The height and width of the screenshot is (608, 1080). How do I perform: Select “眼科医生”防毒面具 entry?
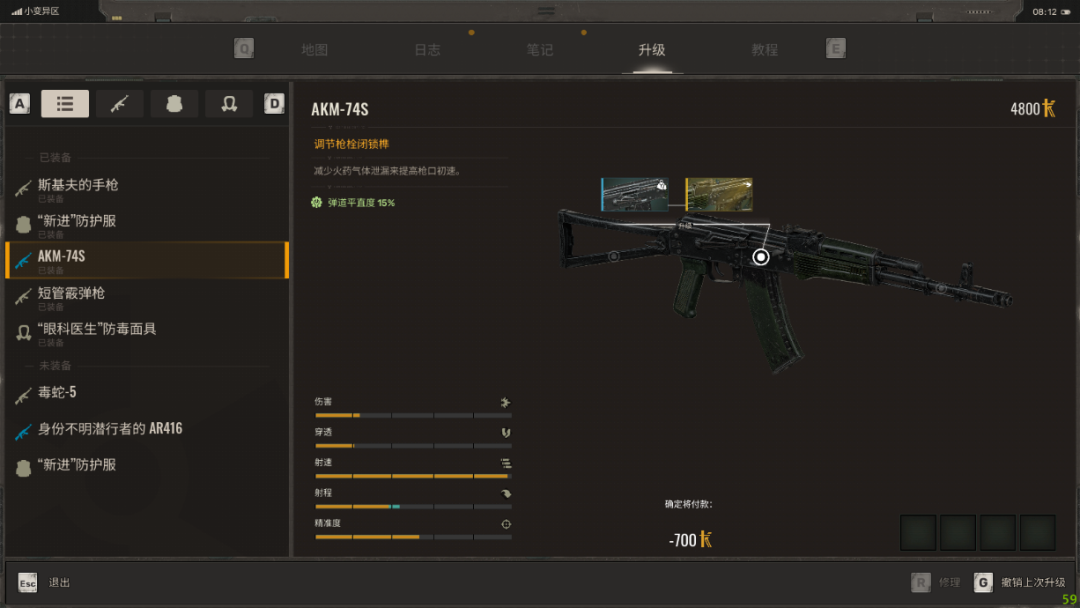[x=96, y=330]
